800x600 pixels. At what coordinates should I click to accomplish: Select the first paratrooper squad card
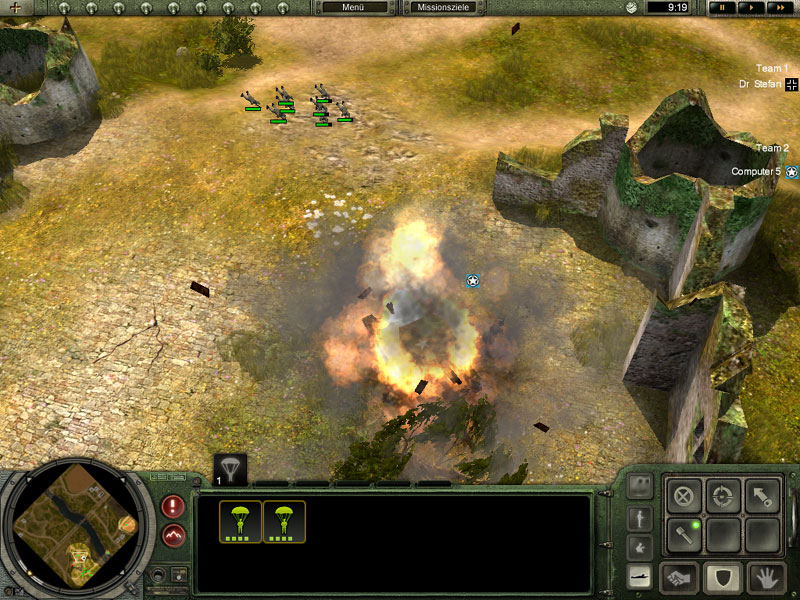pyautogui.click(x=241, y=522)
